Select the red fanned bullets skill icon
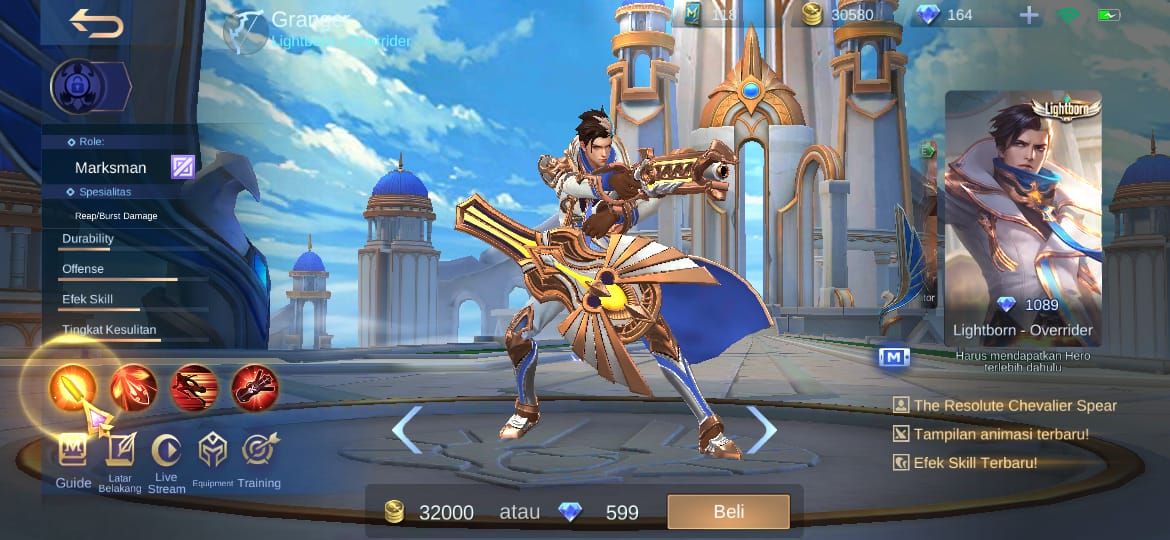The height and width of the screenshot is (540, 1170). tap(134, 388)
